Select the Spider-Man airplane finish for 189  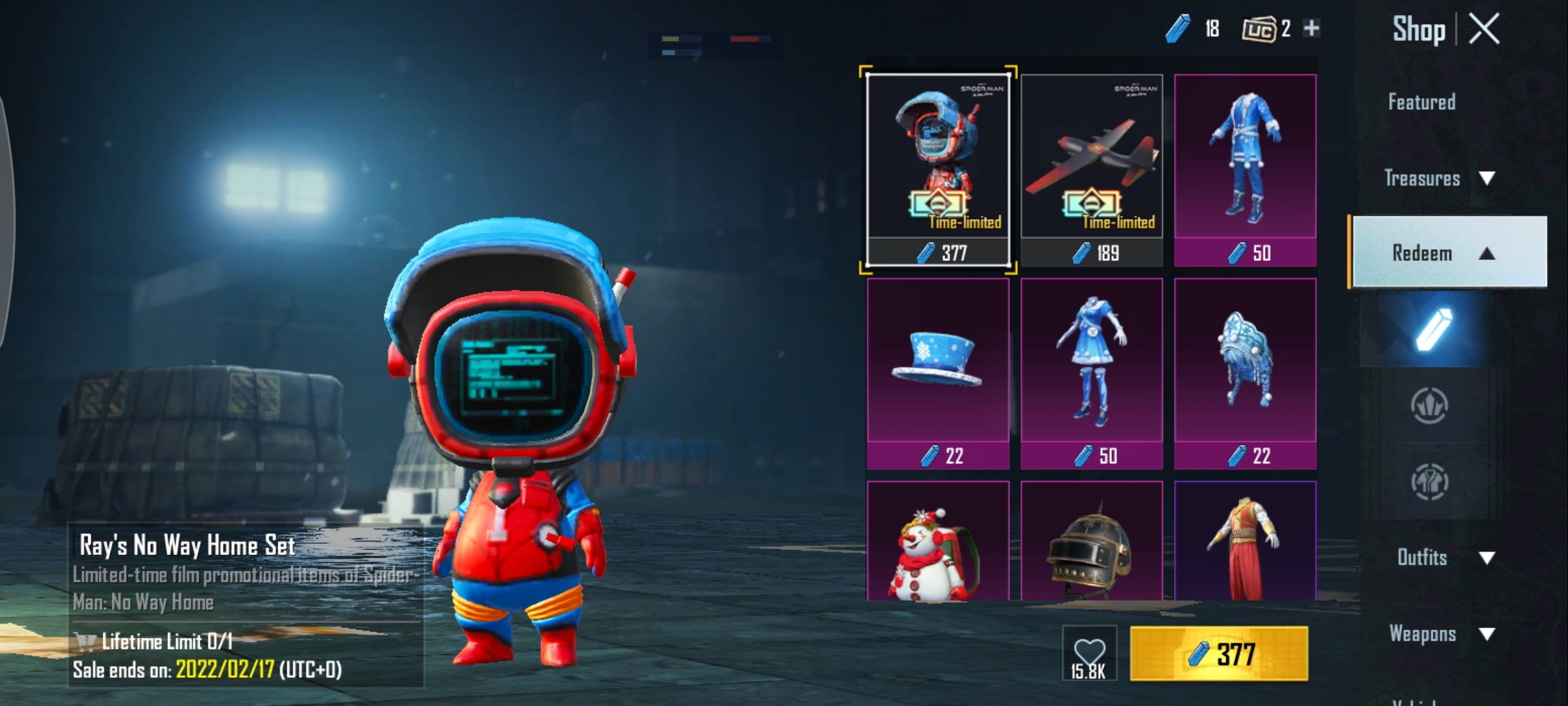(x=1091, y=170)
